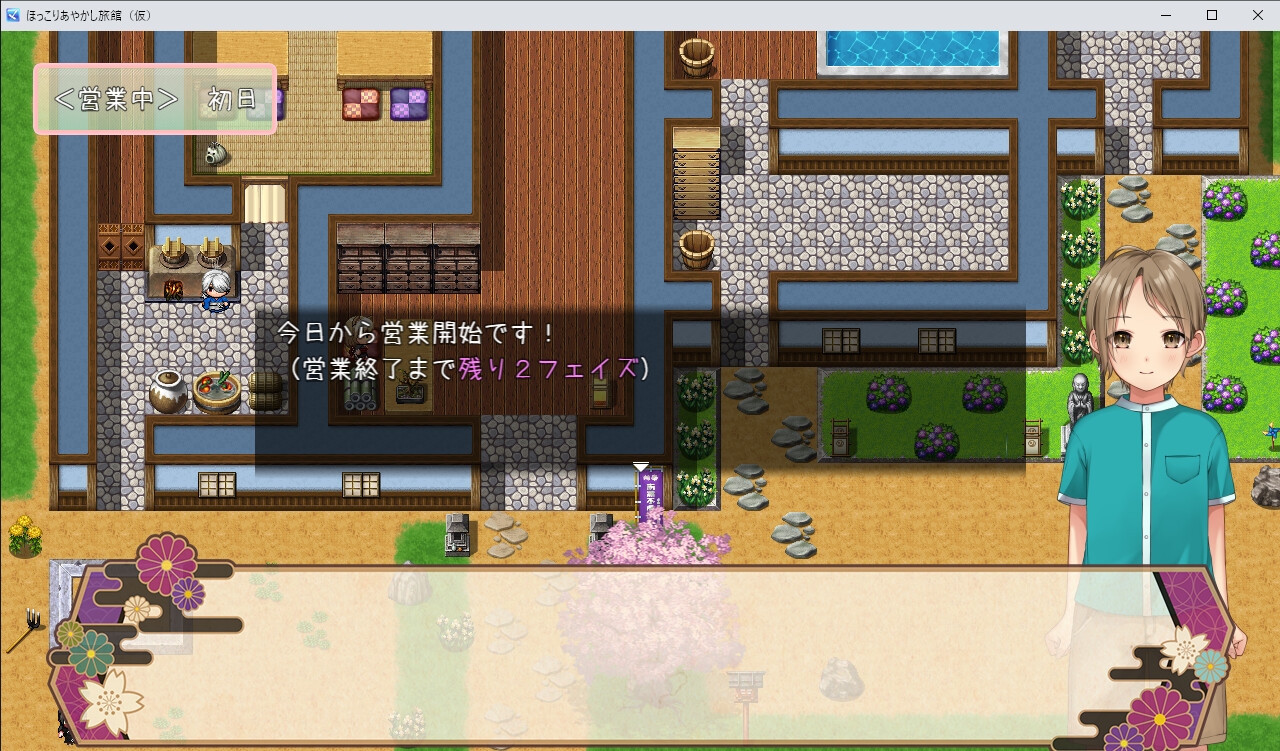Click the ＜営業中＞ status banner
This screenshot has width=1280, height=751.
coord(118,98)
